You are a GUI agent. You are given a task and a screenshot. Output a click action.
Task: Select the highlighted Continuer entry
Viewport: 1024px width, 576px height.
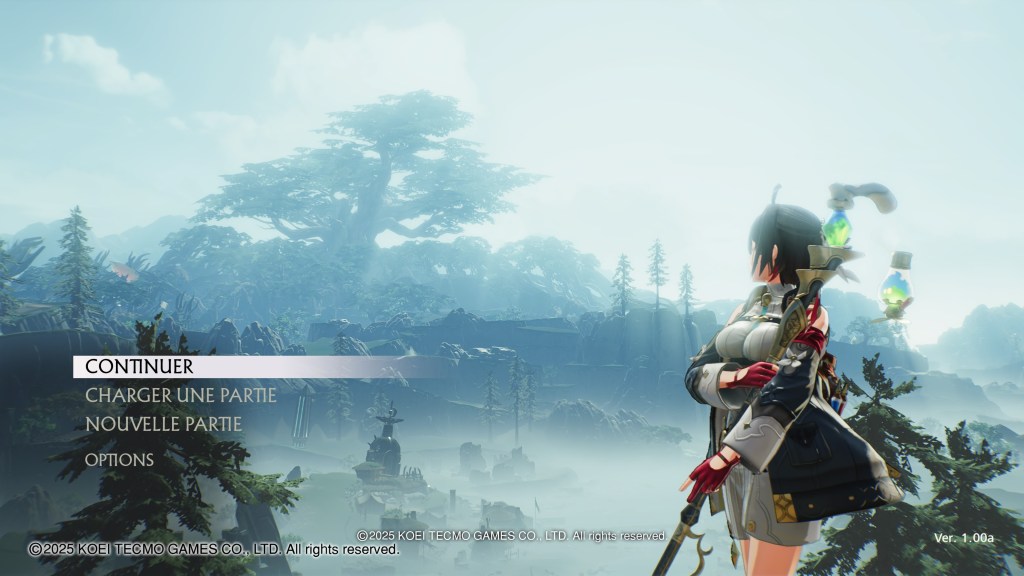[x=139, y=367]
